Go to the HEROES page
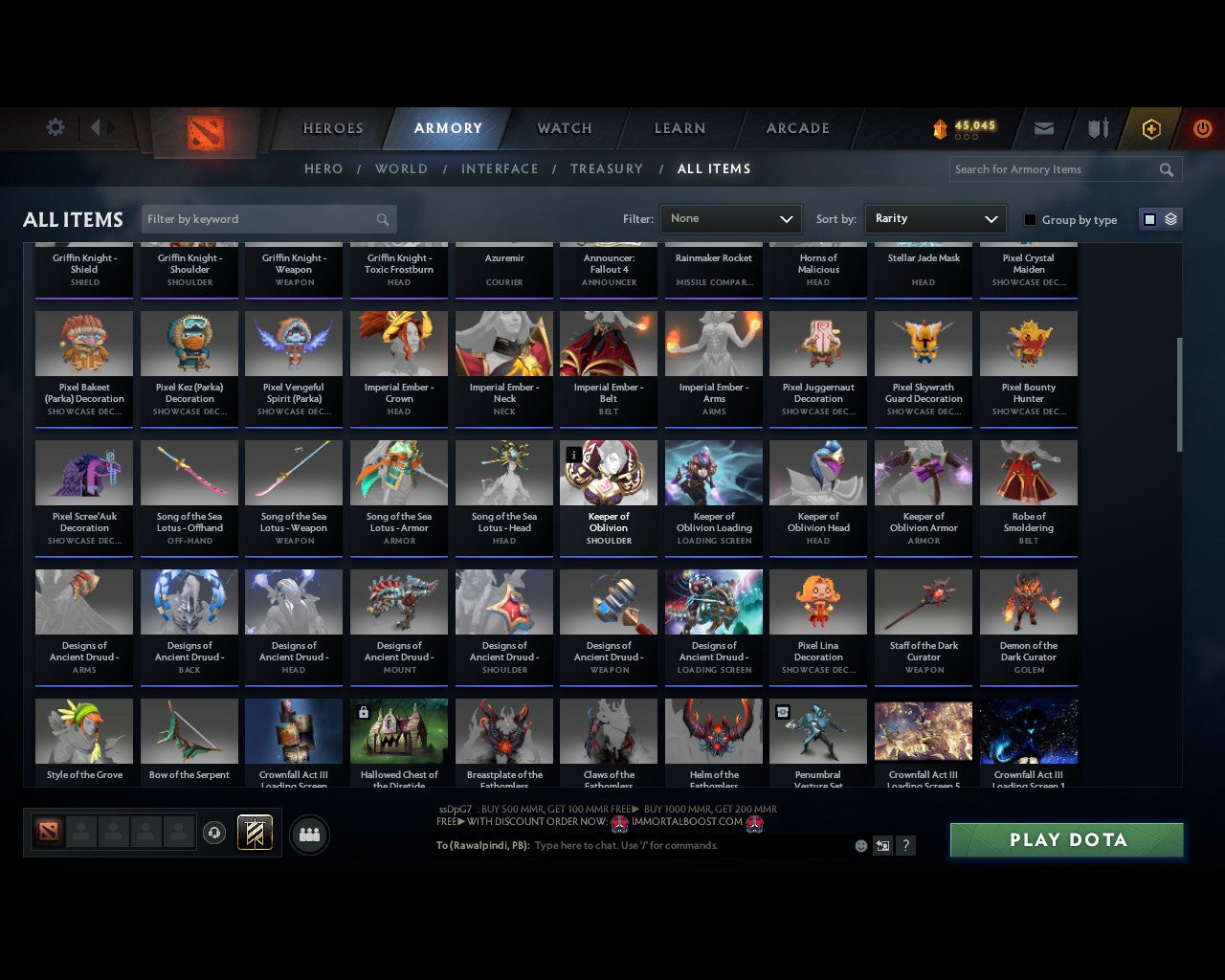Image resolution: width=1225 pixels, height=980 pixels. click(332, 128)
